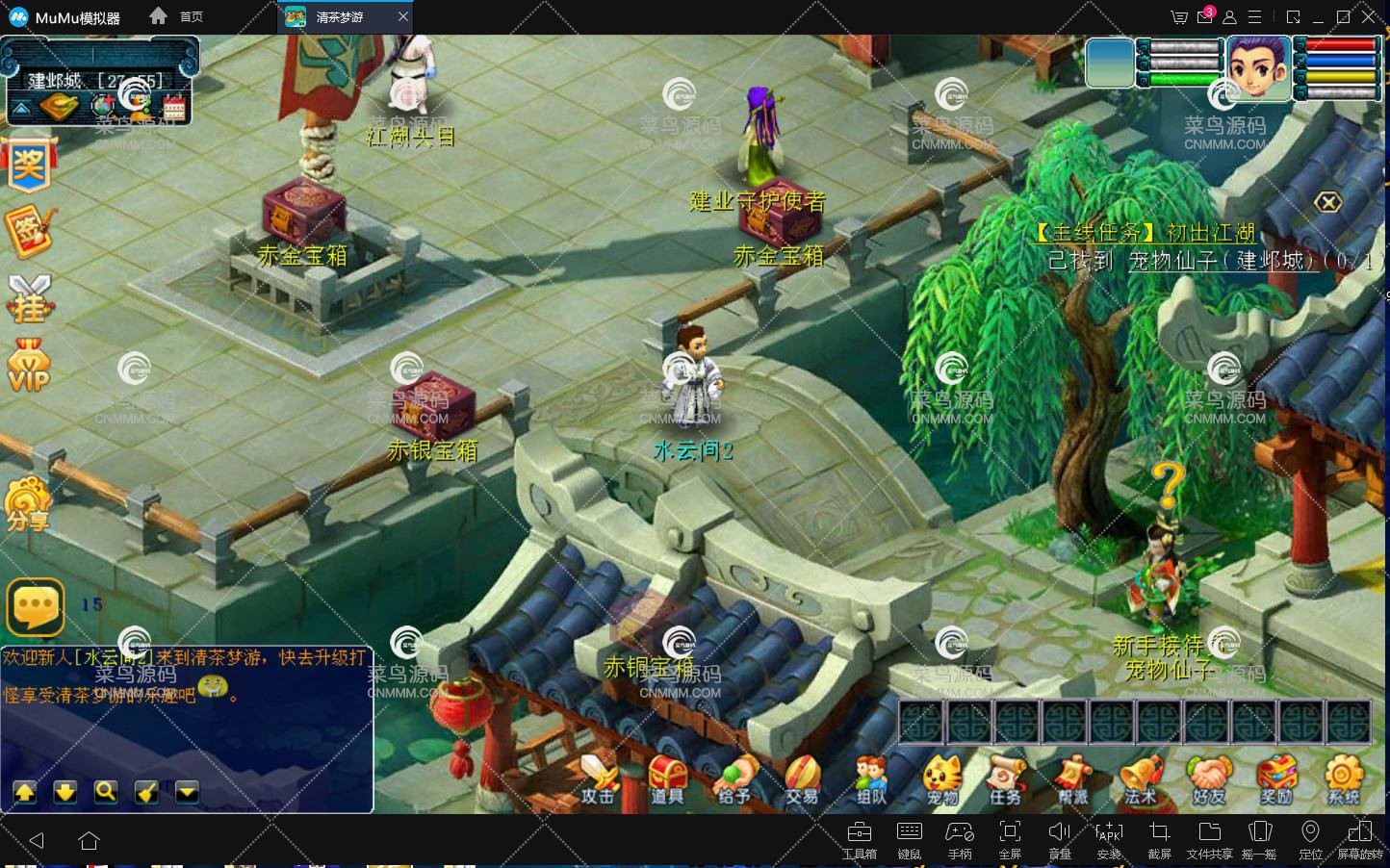Open the 帮派 guild menu

pyautogui.click(x=1072, y=778)
